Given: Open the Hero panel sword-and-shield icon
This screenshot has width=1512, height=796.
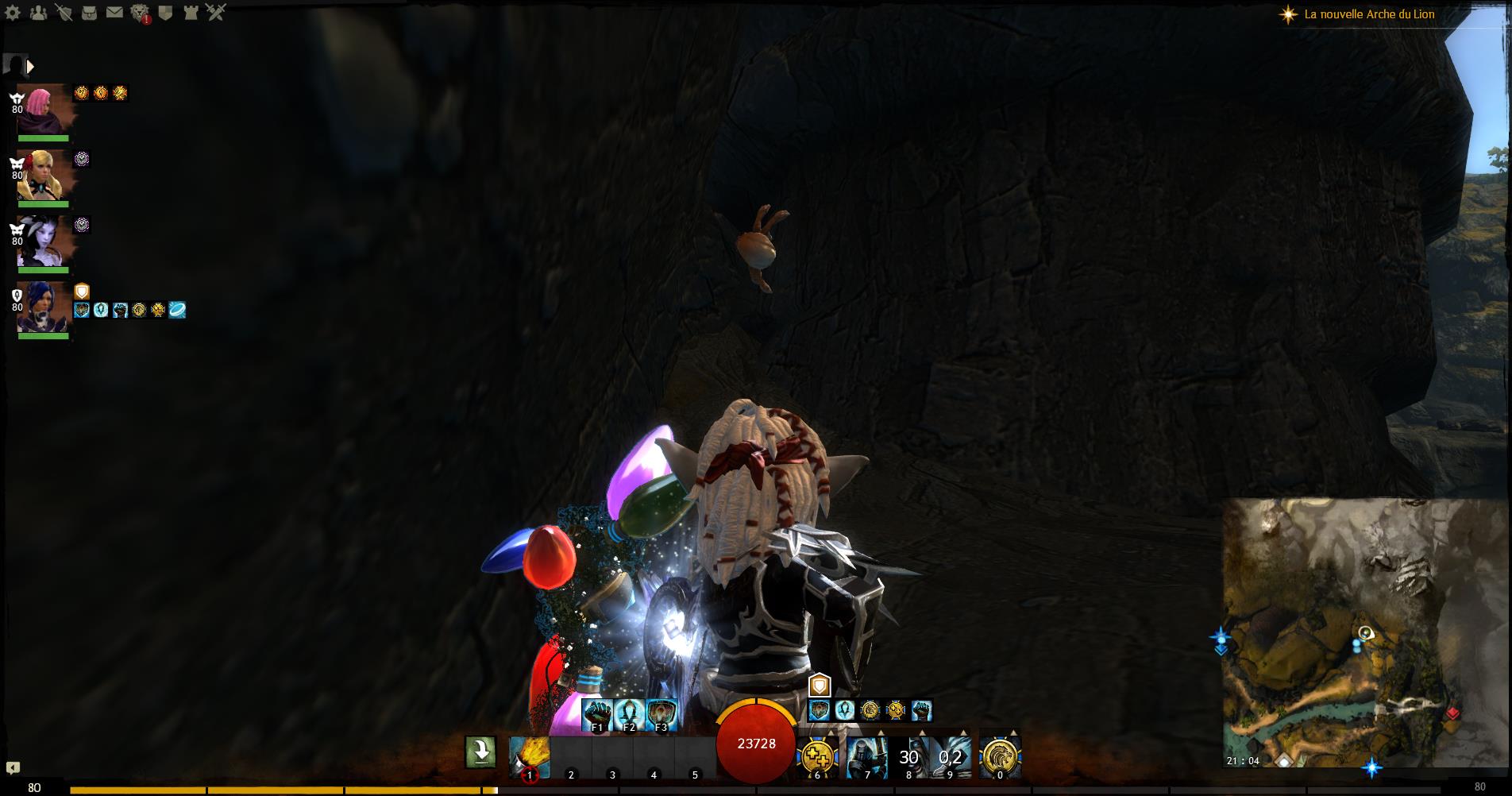Looking at the screenshot, I should (x=64, y=13).
